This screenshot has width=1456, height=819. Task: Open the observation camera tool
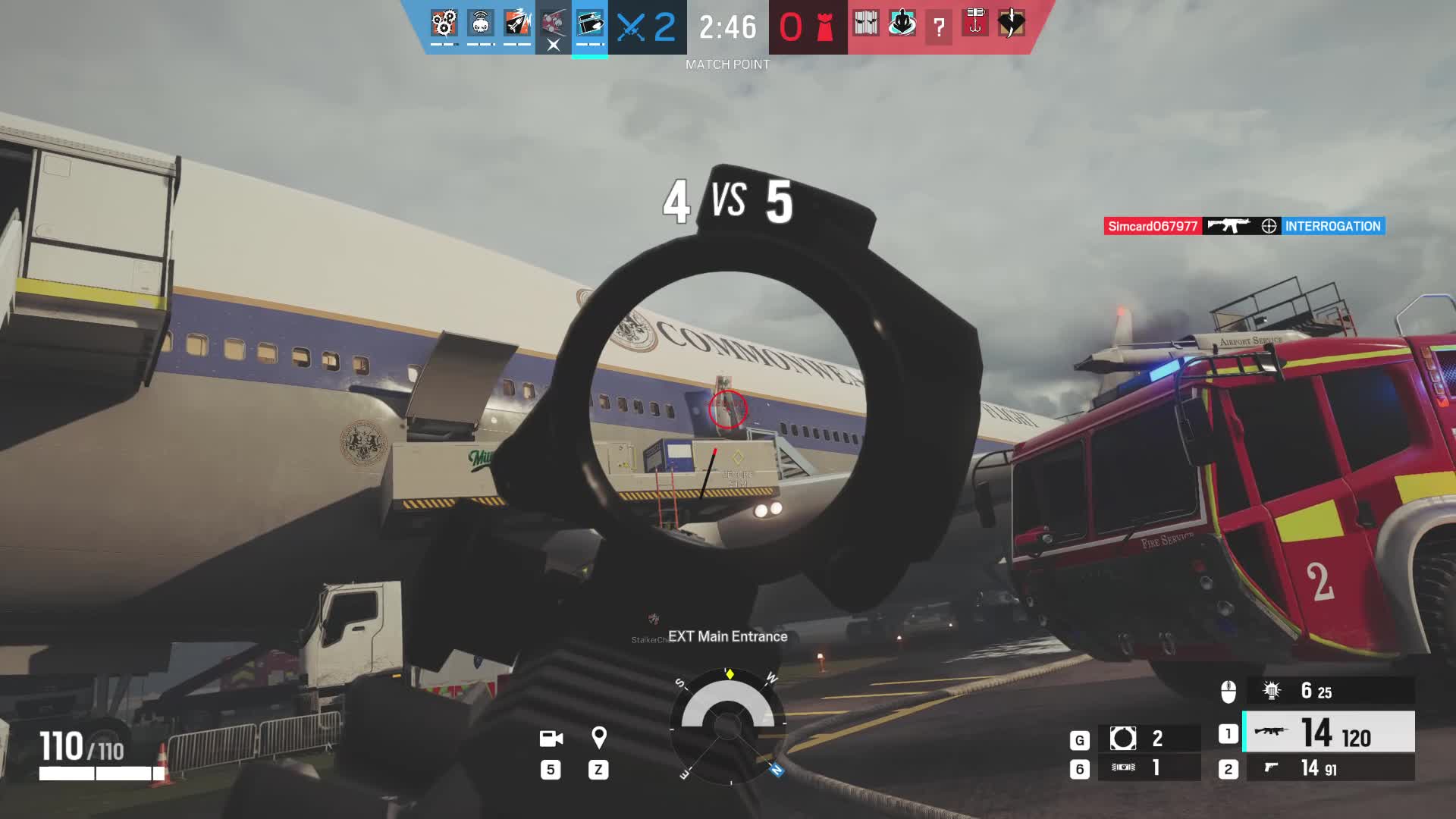coord(551,738)
